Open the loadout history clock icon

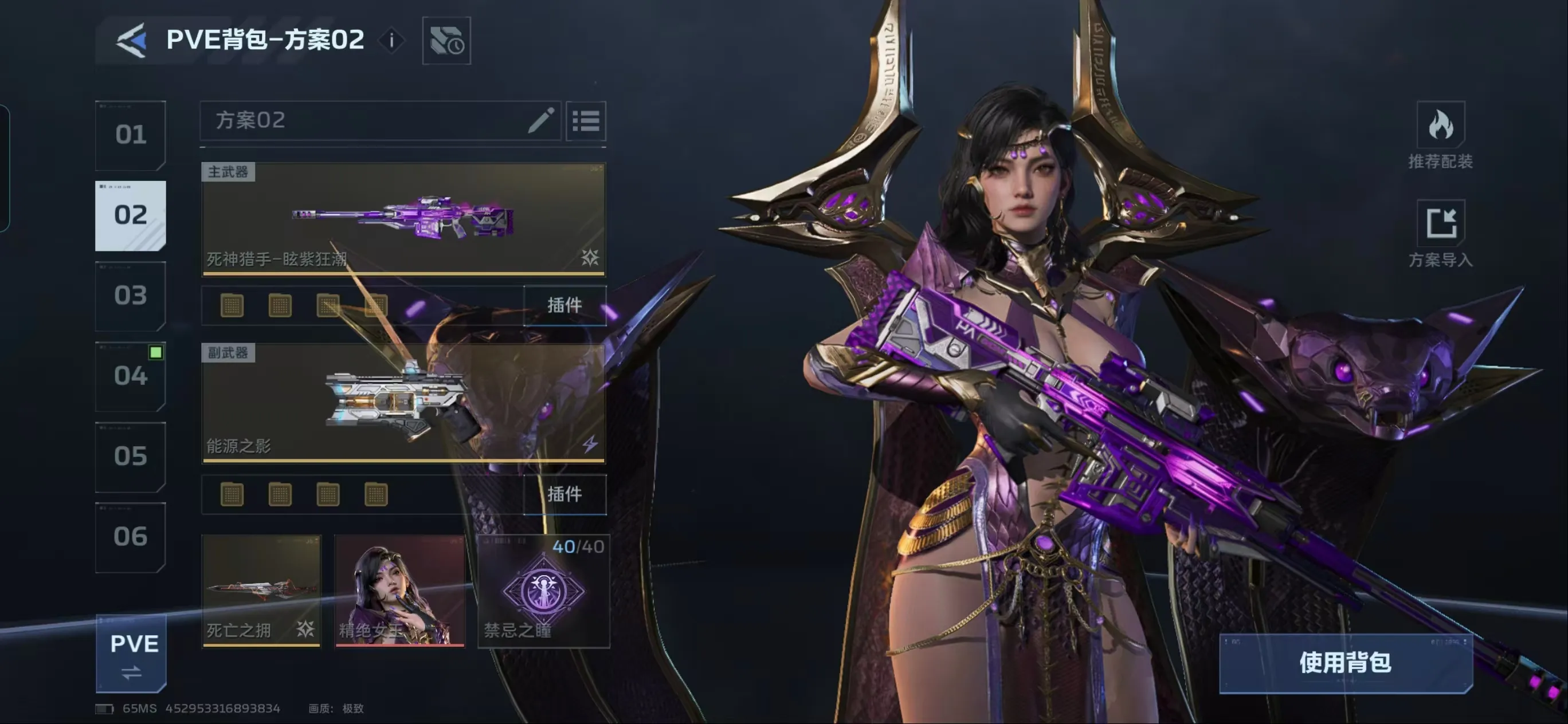[446, 41]
